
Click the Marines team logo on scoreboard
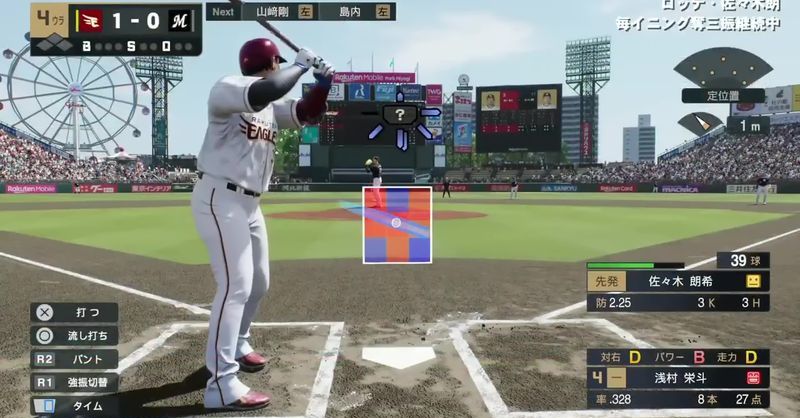click(180, 18)
